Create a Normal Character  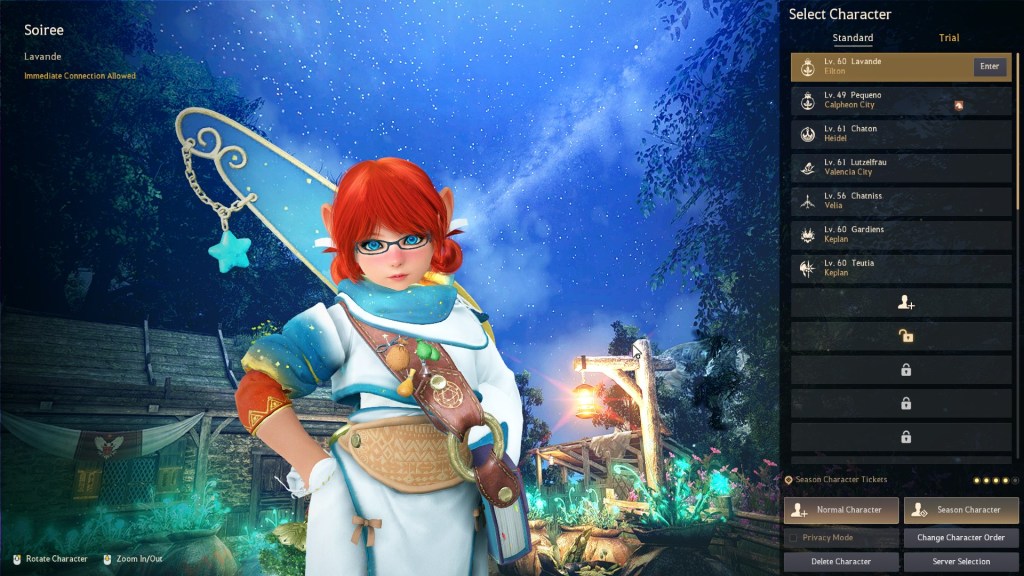(841, 510)
